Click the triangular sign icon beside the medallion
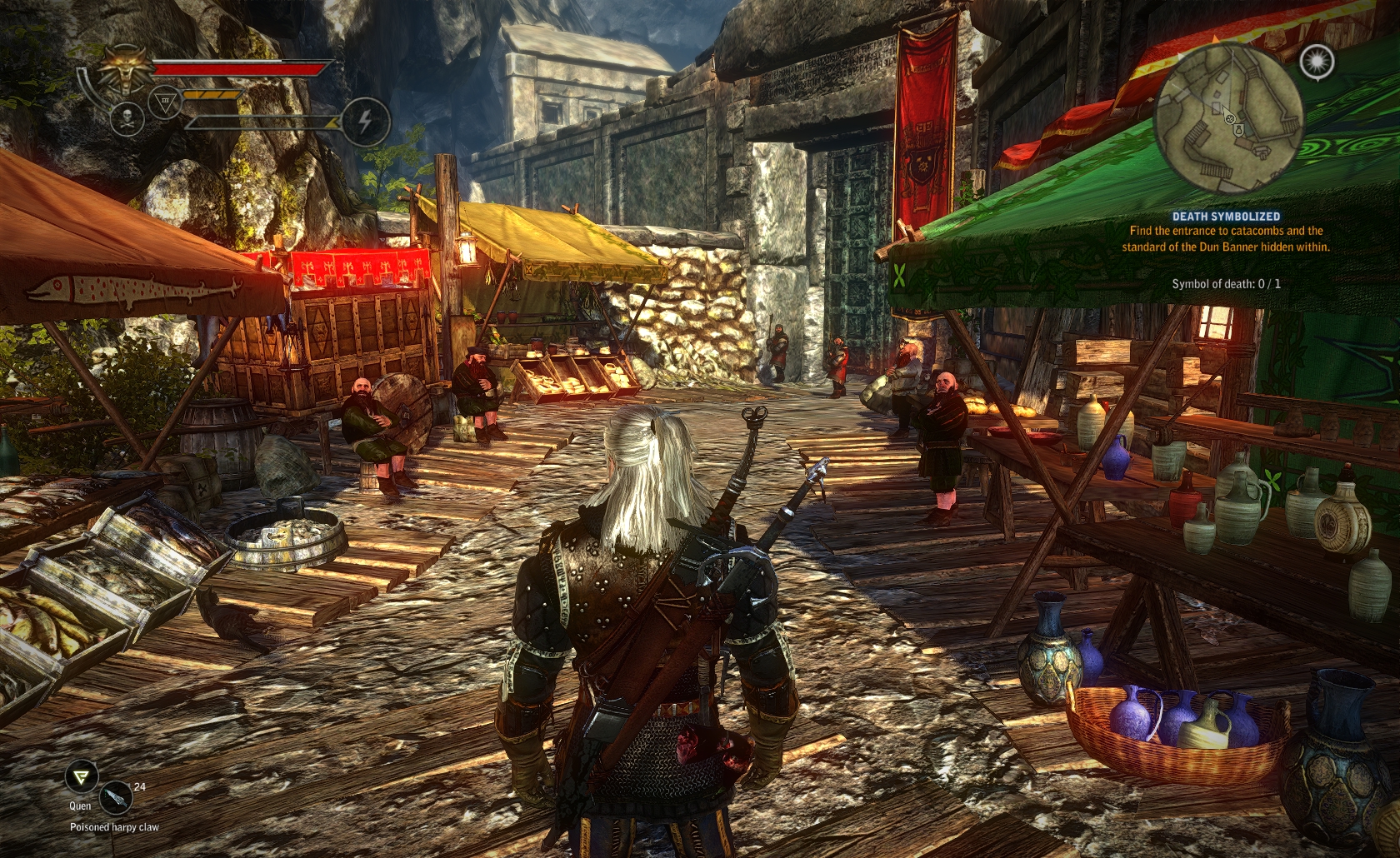This screenshot has width=1400, height=858. 165,103
